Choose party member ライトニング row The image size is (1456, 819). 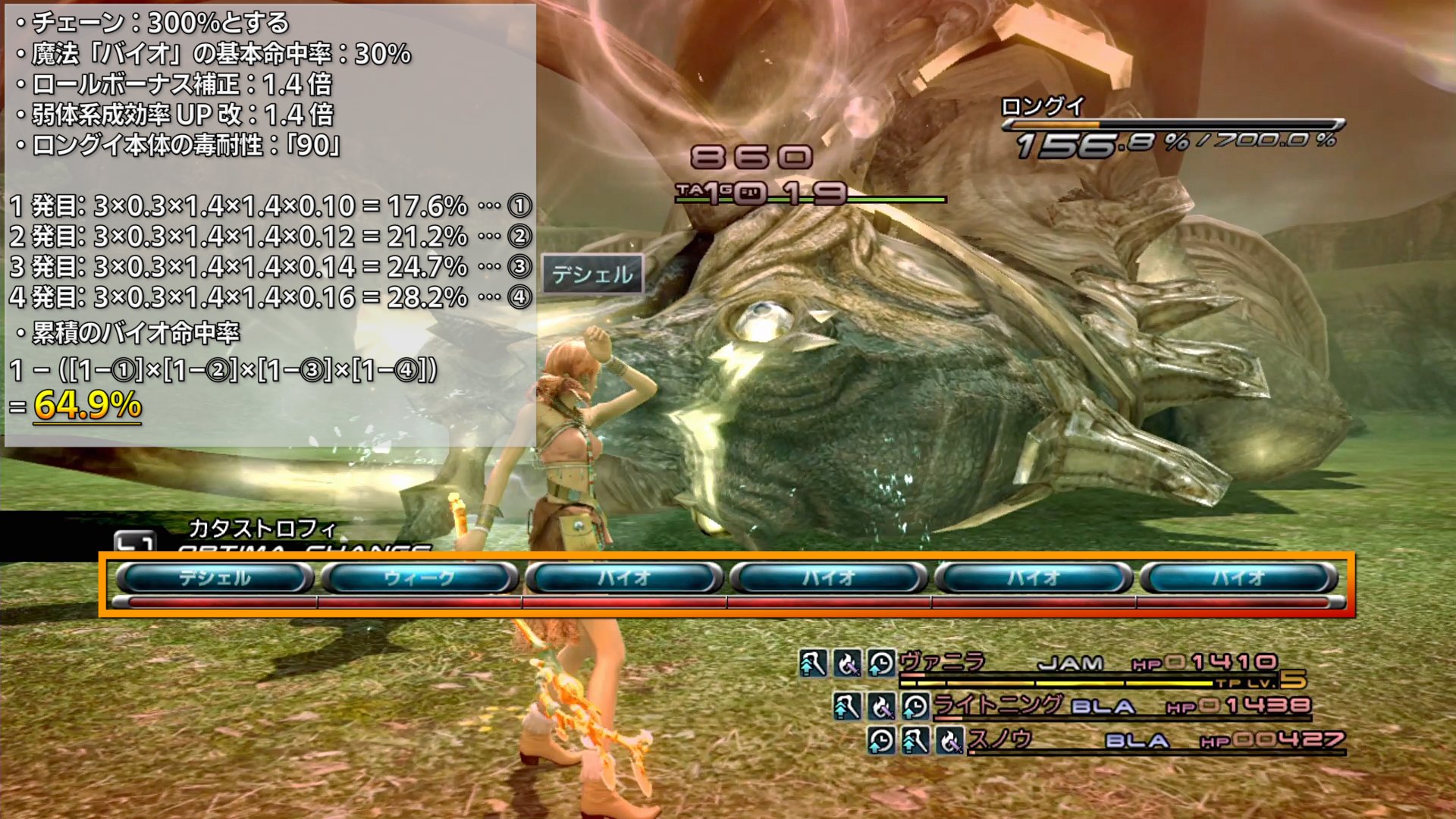pos(996,706)
